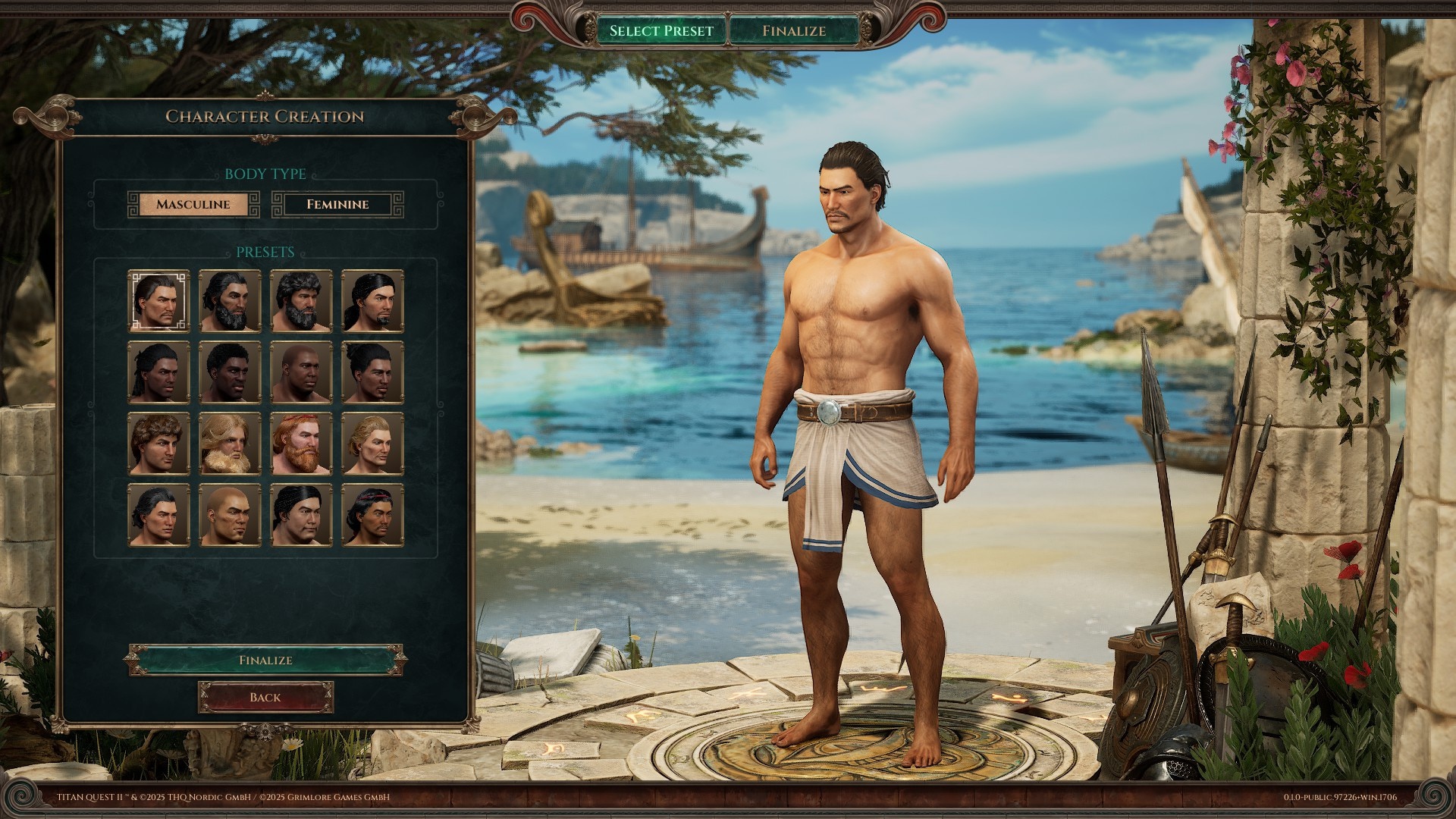Image resolution: width=1456 pixels, height=819 pixels.
Task: Select the dark-skinned bald preset
Action: tap(301, 372)
